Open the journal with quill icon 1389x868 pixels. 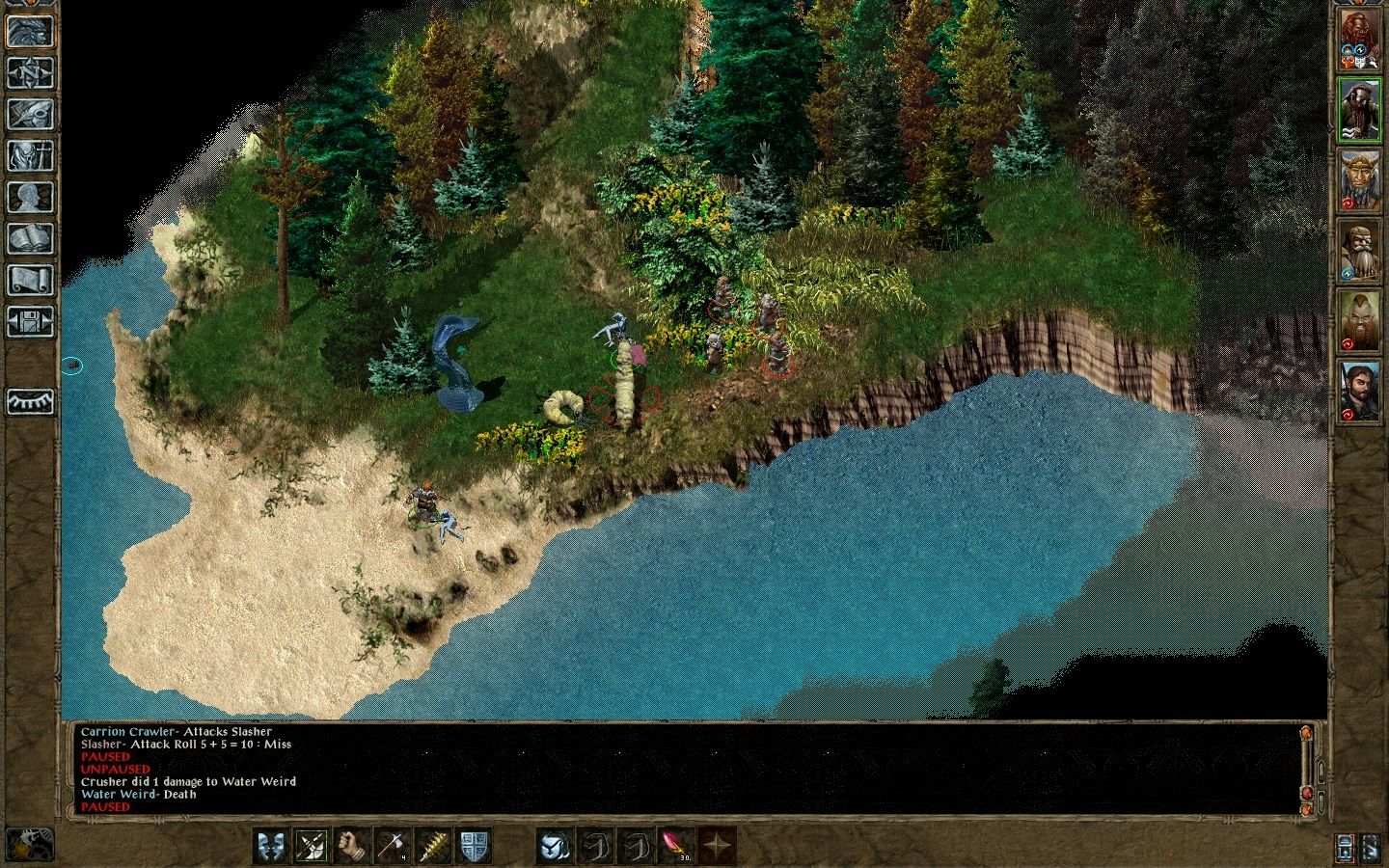30,114
